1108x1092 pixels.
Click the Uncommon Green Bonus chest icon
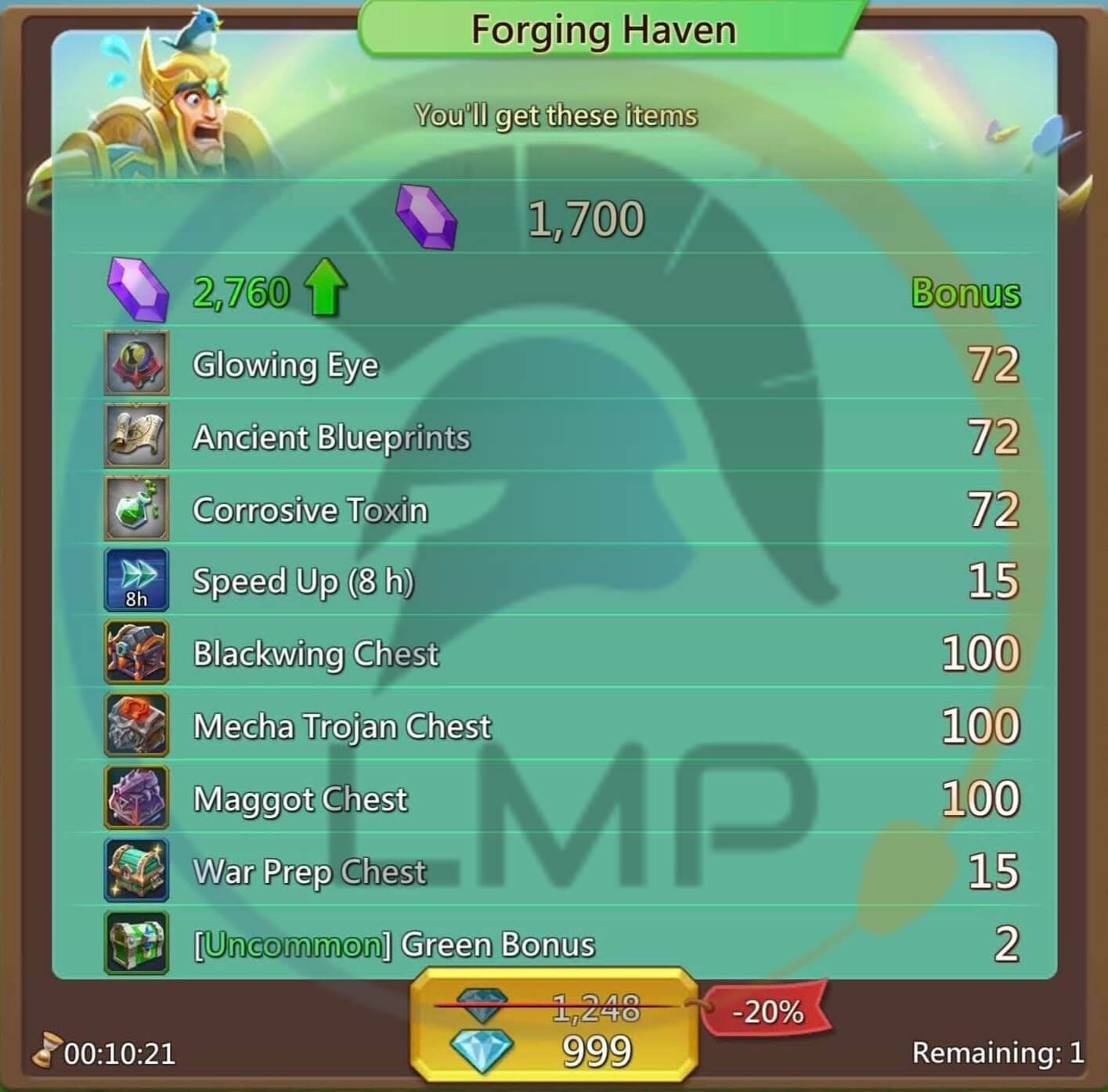click(x=135, y=943)
